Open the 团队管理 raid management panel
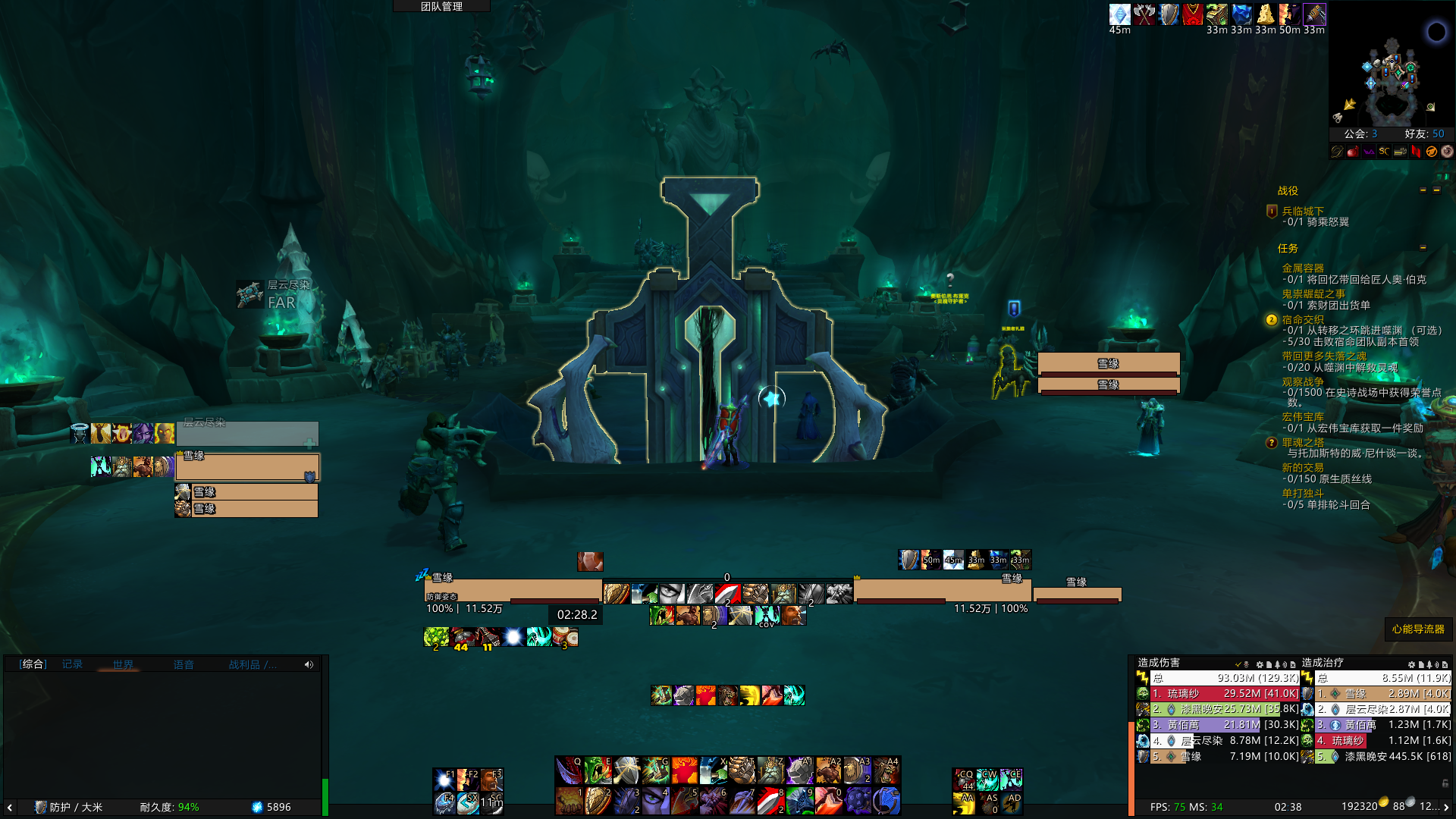This screenshot has width=1456, height=819. pyautogui.click(x=441, y=6)
